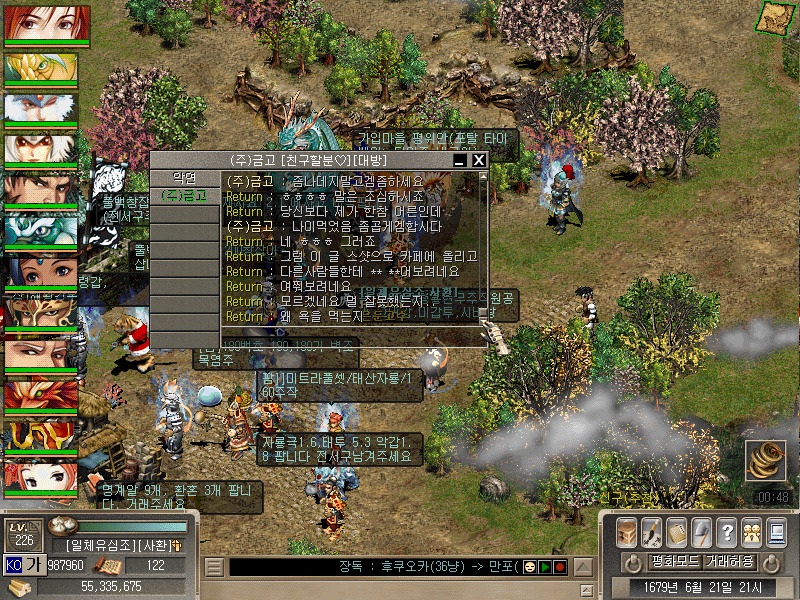Close the chat window with X
The image size is (800, 600).
click(479, 160)
